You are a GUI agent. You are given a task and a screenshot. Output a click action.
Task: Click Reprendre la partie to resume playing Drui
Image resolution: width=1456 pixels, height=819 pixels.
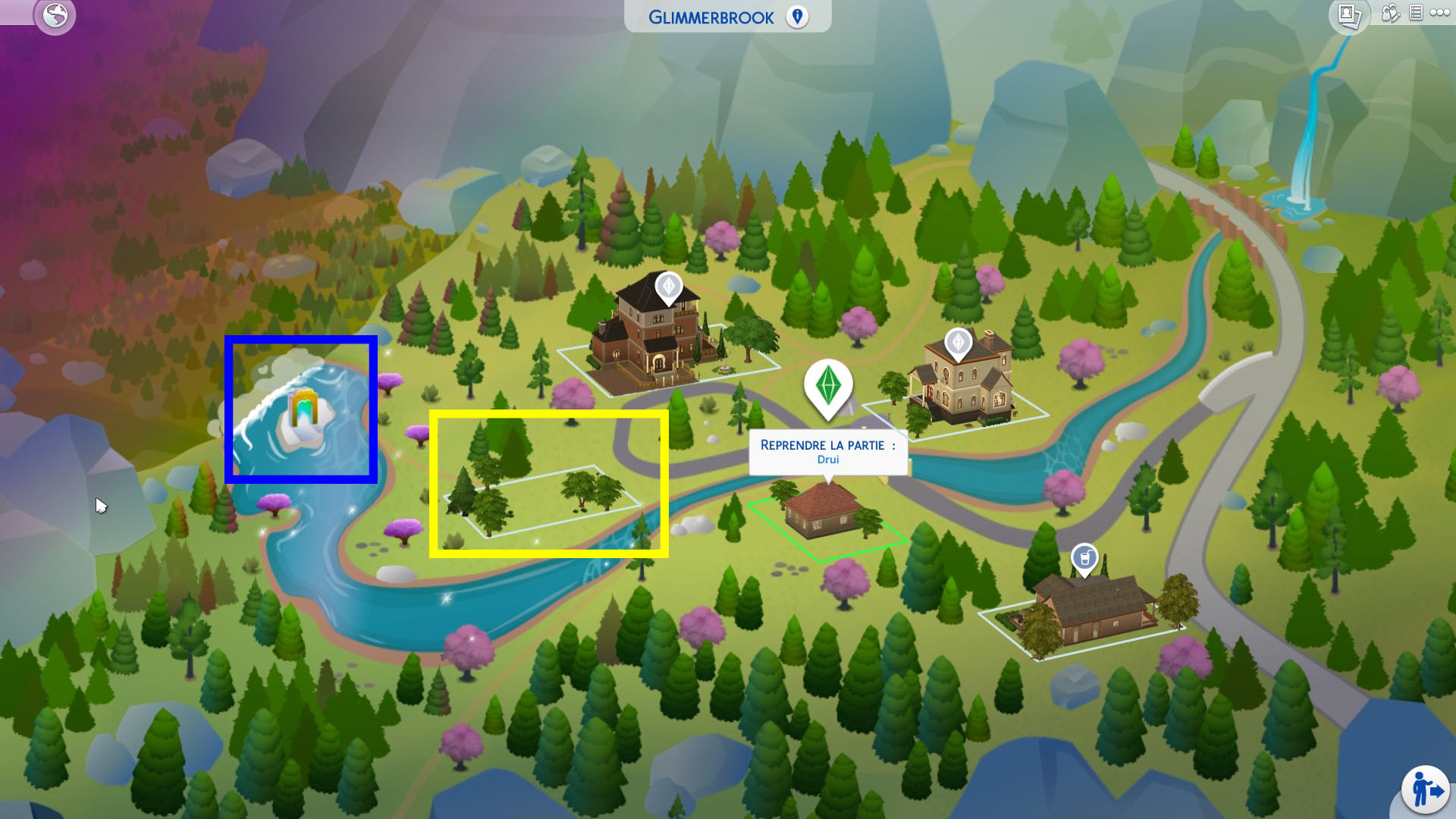coord(828,446)
